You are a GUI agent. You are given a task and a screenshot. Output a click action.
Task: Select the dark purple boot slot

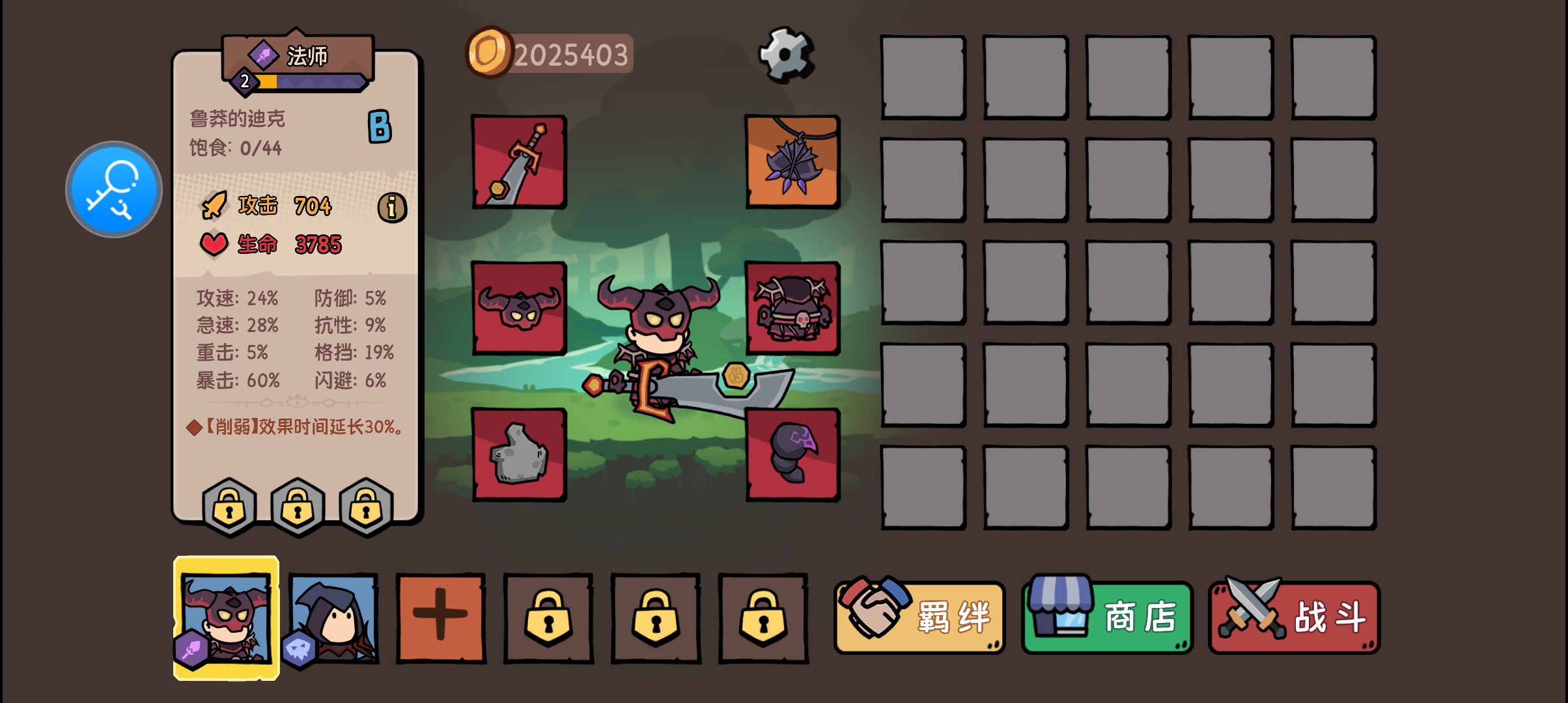click(x=792, y=454)
